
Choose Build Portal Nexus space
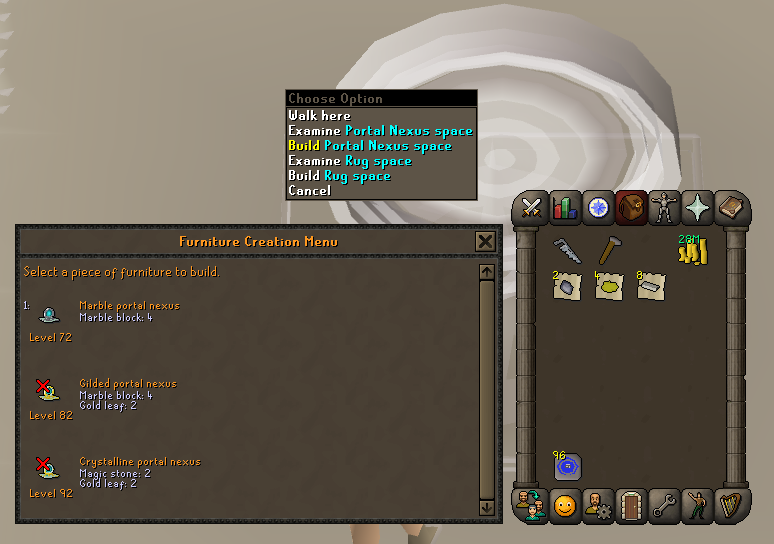pyautogui.click(x=370, y=146)
